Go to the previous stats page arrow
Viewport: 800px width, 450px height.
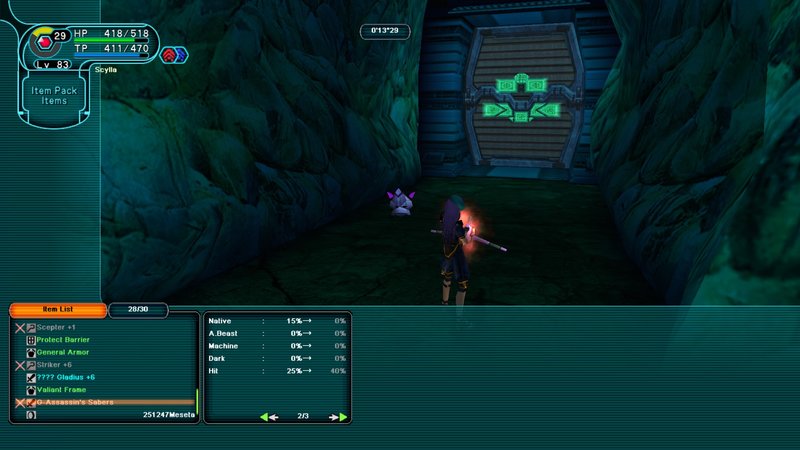click(x=269, y=416)
